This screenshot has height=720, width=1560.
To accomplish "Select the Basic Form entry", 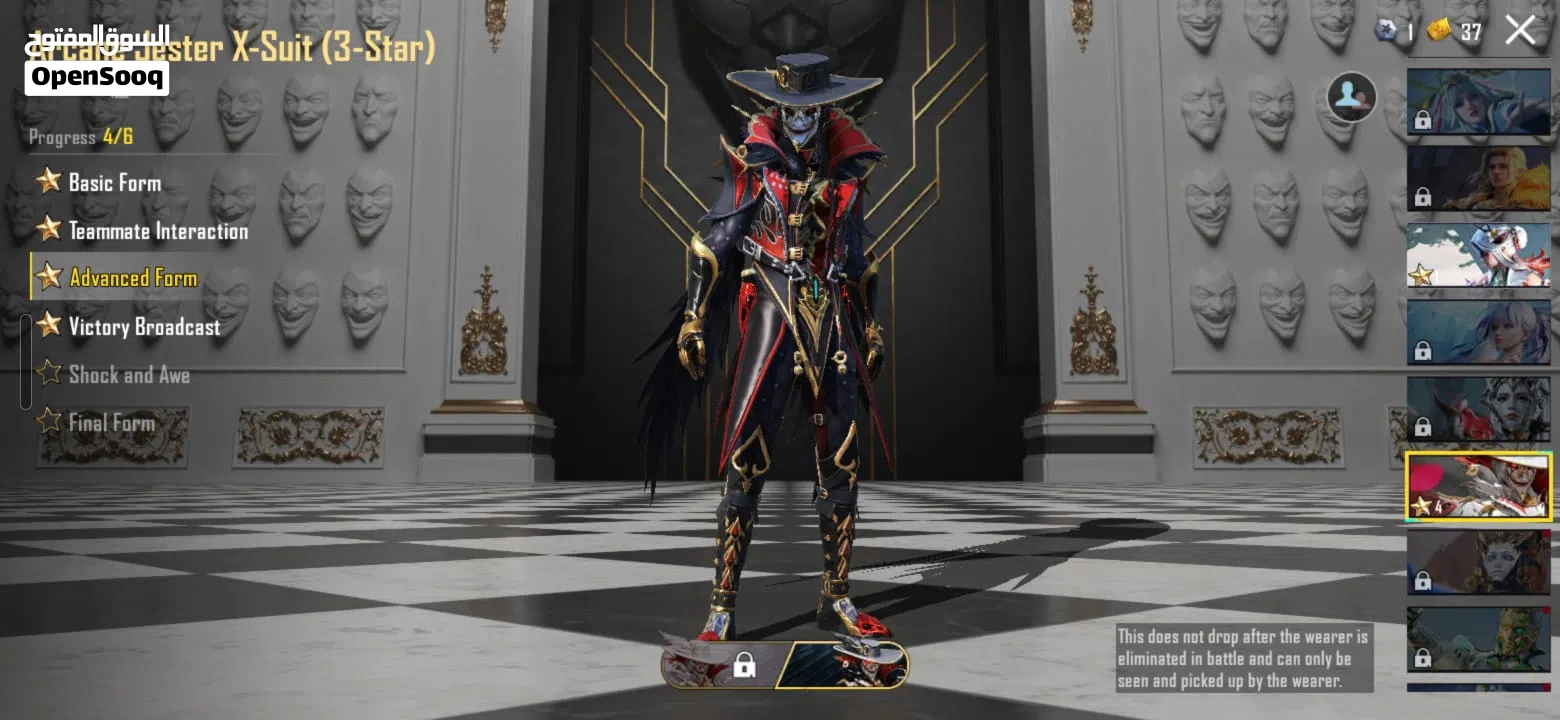I will click(x=113, y=182).
